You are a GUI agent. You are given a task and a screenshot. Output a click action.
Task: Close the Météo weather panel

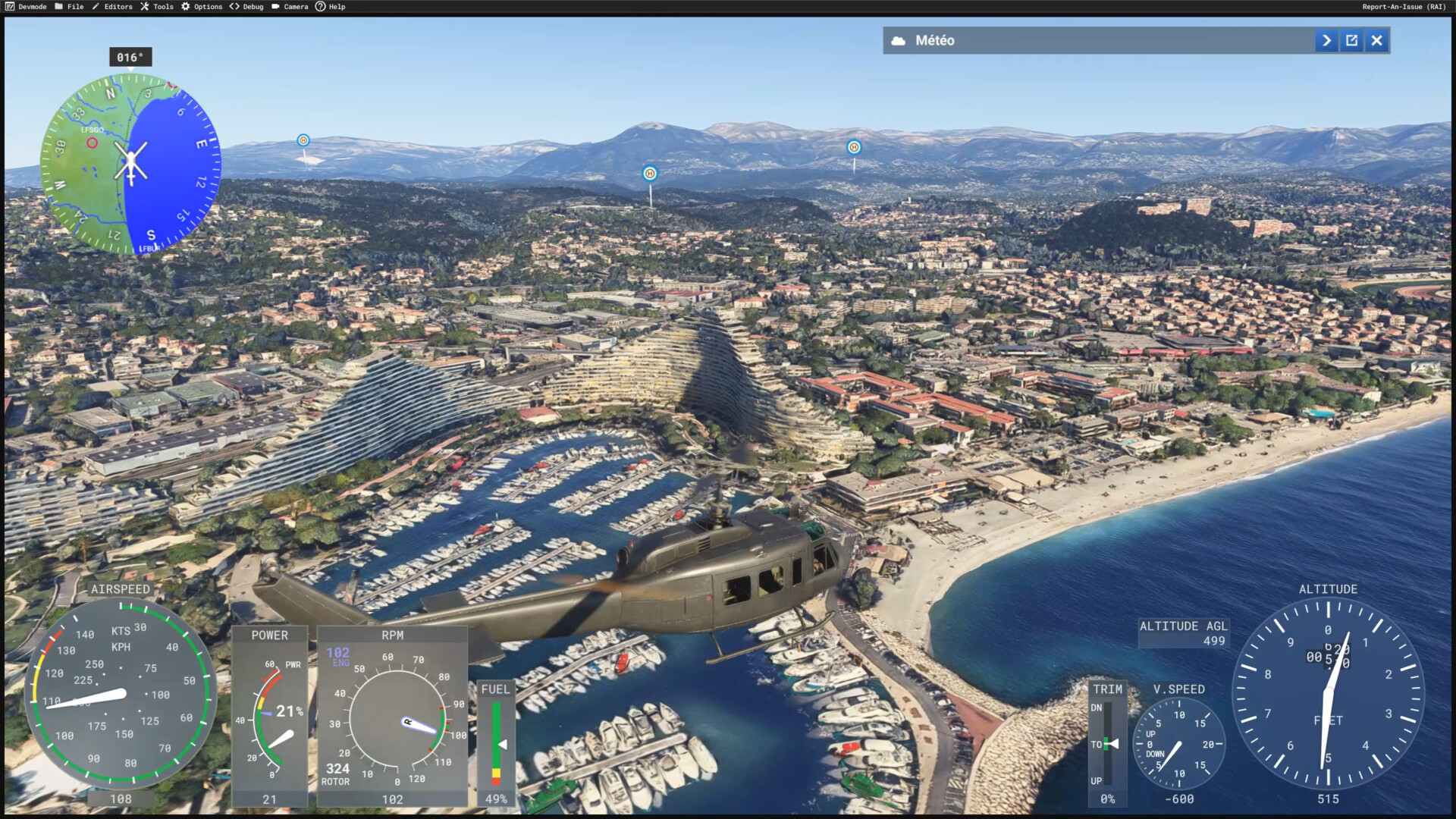click(x=1377, y=41)
